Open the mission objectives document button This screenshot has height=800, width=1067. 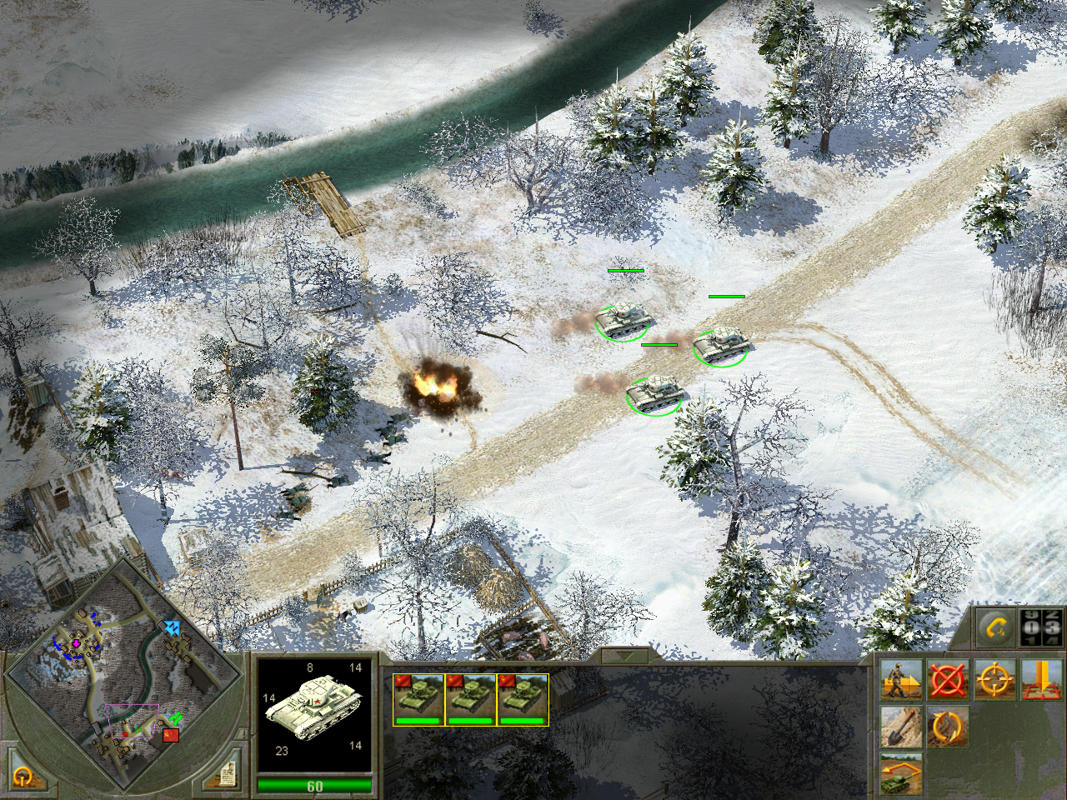coord(225,775)
